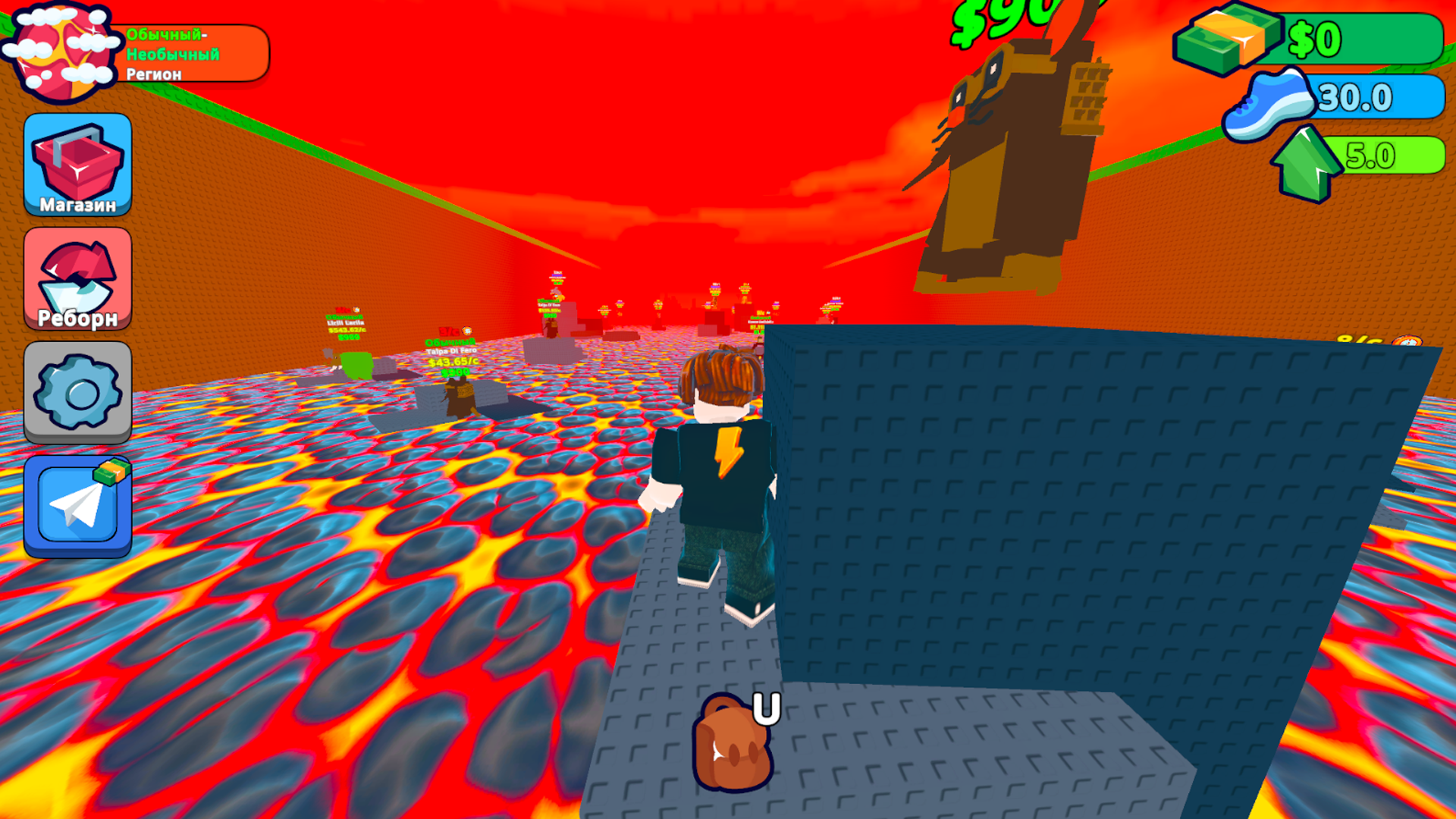
Task: Click the Talpa Di Faro $43.65/c nameplate
Action: [x=451, y=352]
